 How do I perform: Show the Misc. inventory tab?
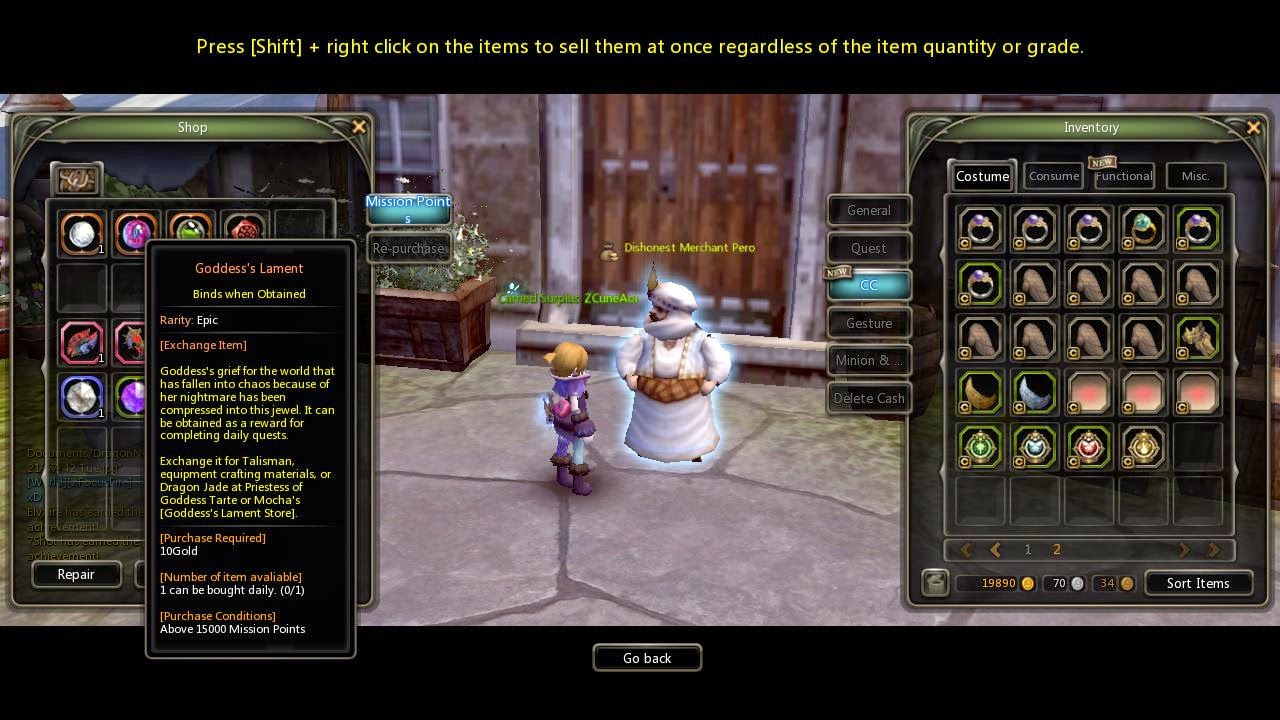pyautogui.click(x=1195, y=176)
